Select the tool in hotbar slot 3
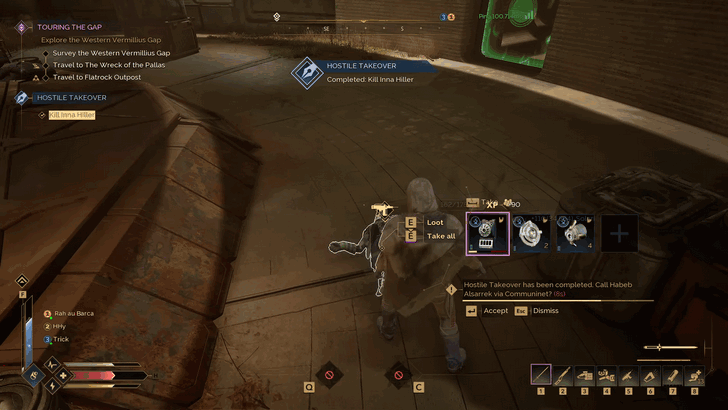728x410 pixels. (586, 374)
